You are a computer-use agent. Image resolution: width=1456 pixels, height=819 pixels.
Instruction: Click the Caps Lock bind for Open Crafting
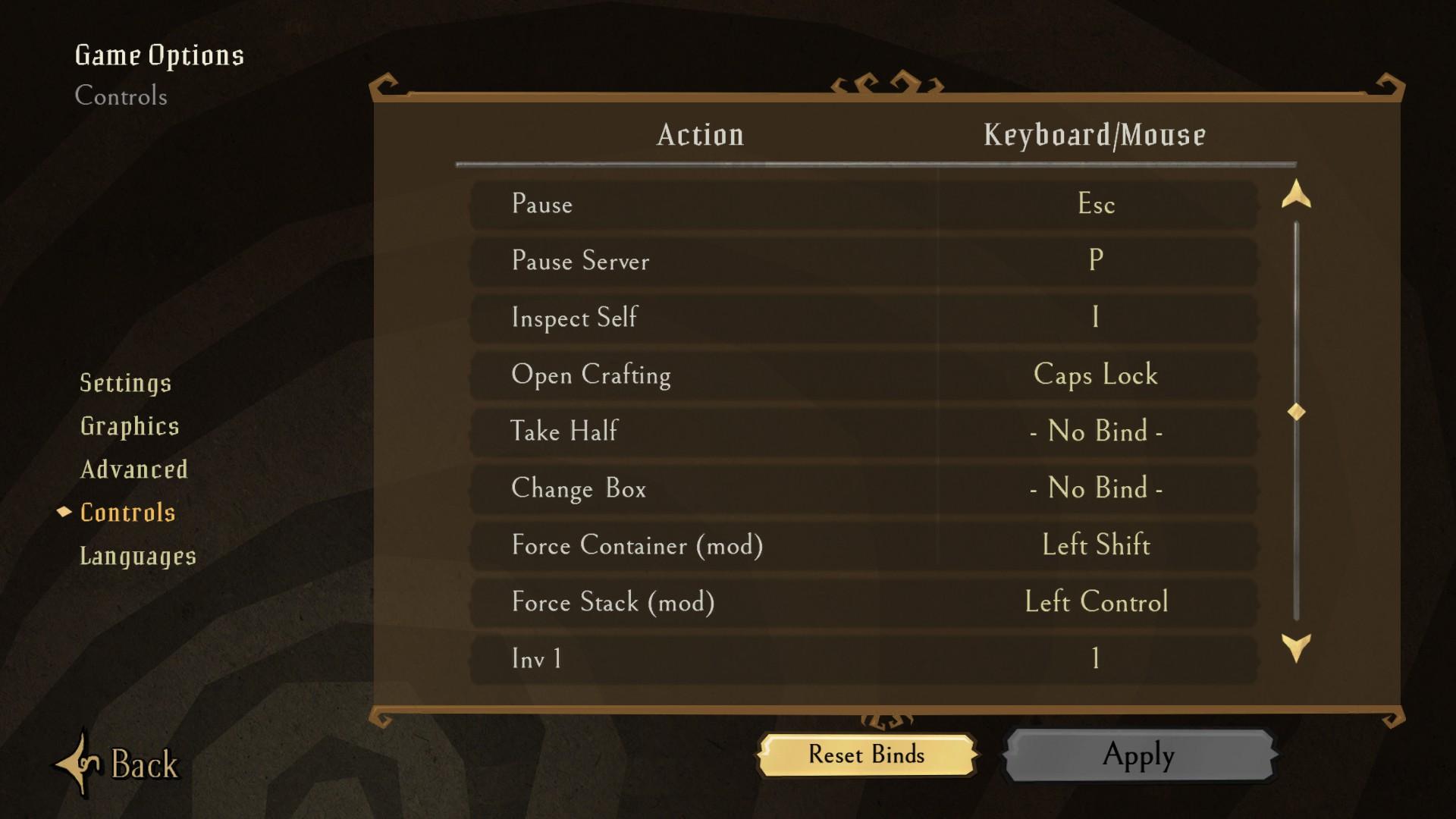1095,375
